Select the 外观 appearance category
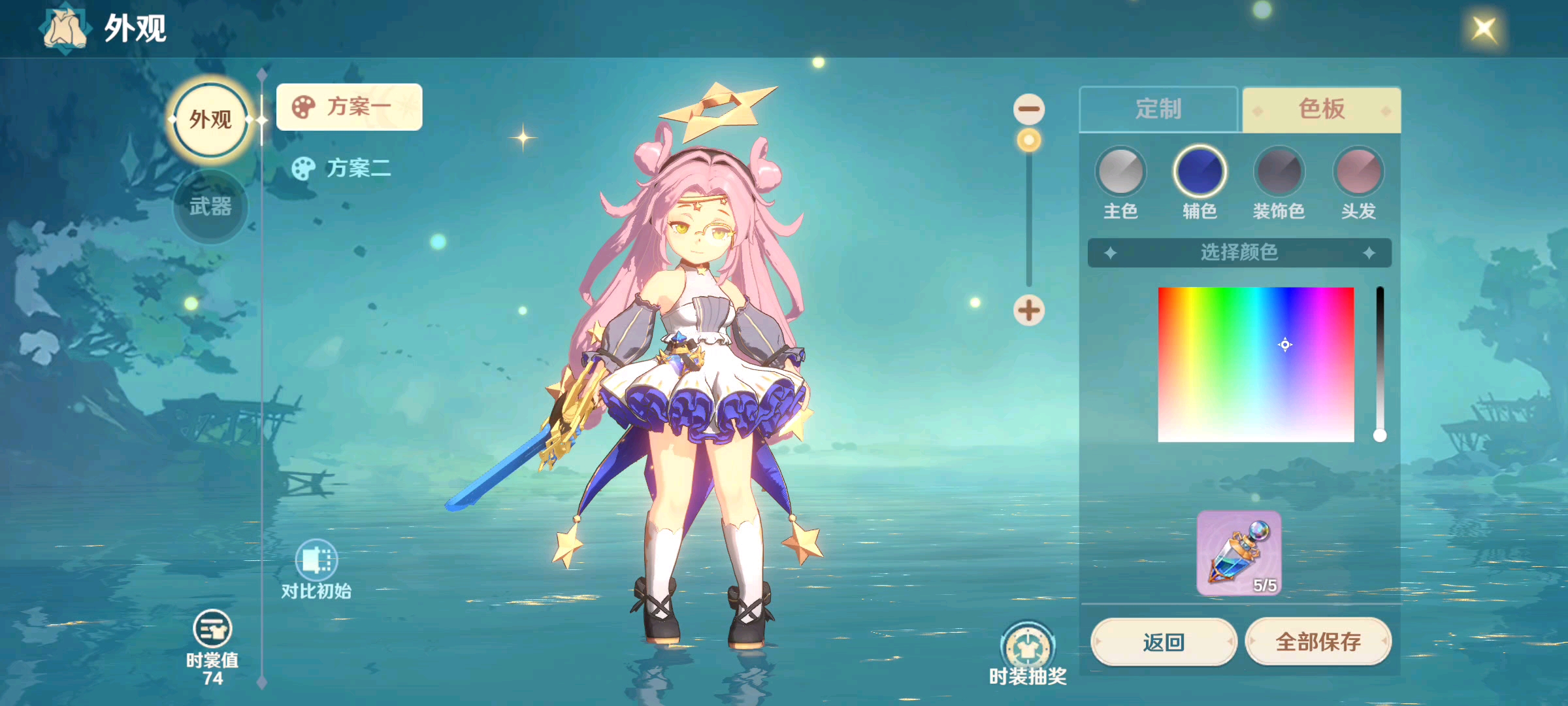The height and width of the screenshot is (706, 1568). coord(210,120)
